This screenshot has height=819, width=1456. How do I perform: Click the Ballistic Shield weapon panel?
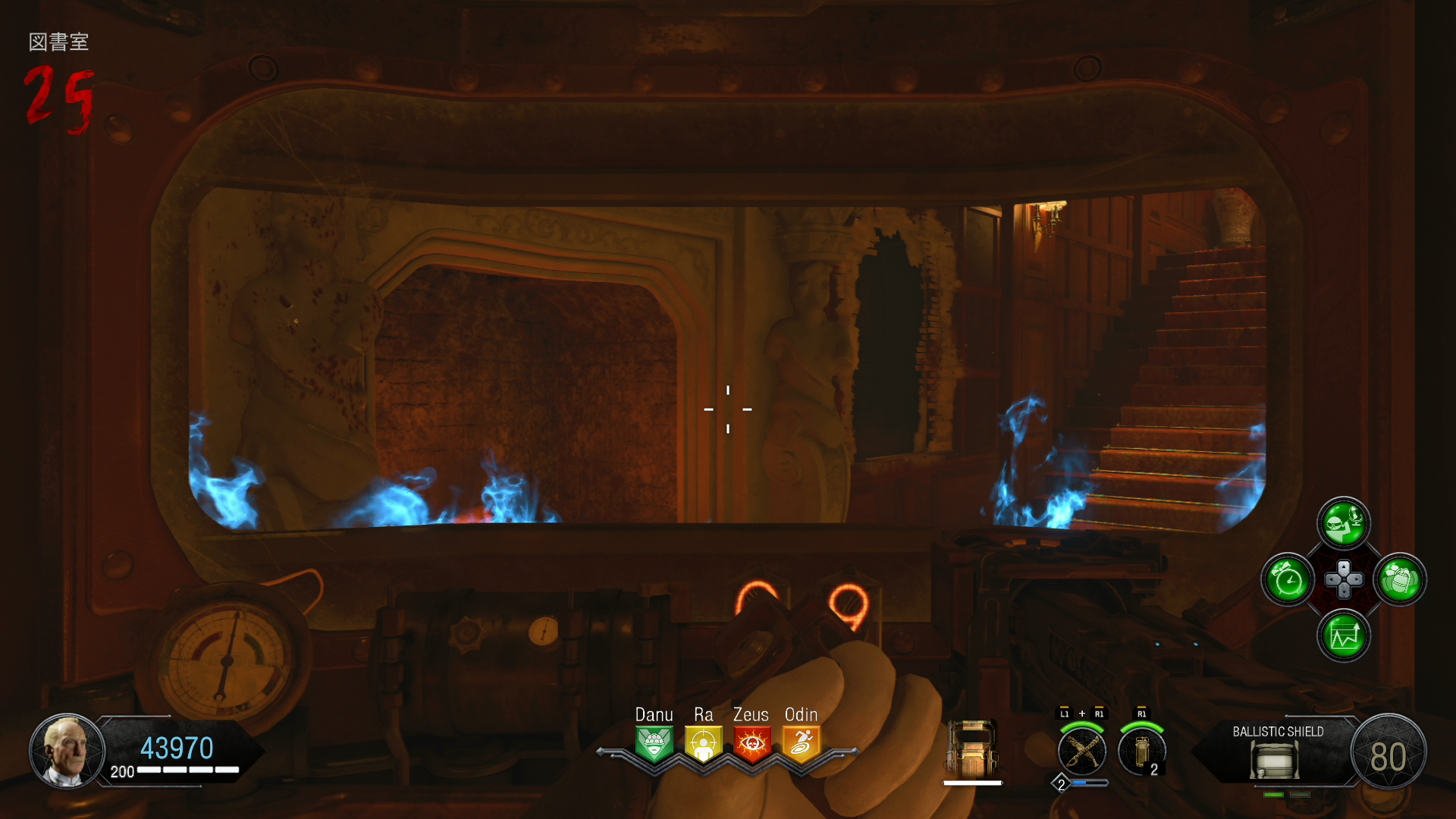tap(1277, 752)
